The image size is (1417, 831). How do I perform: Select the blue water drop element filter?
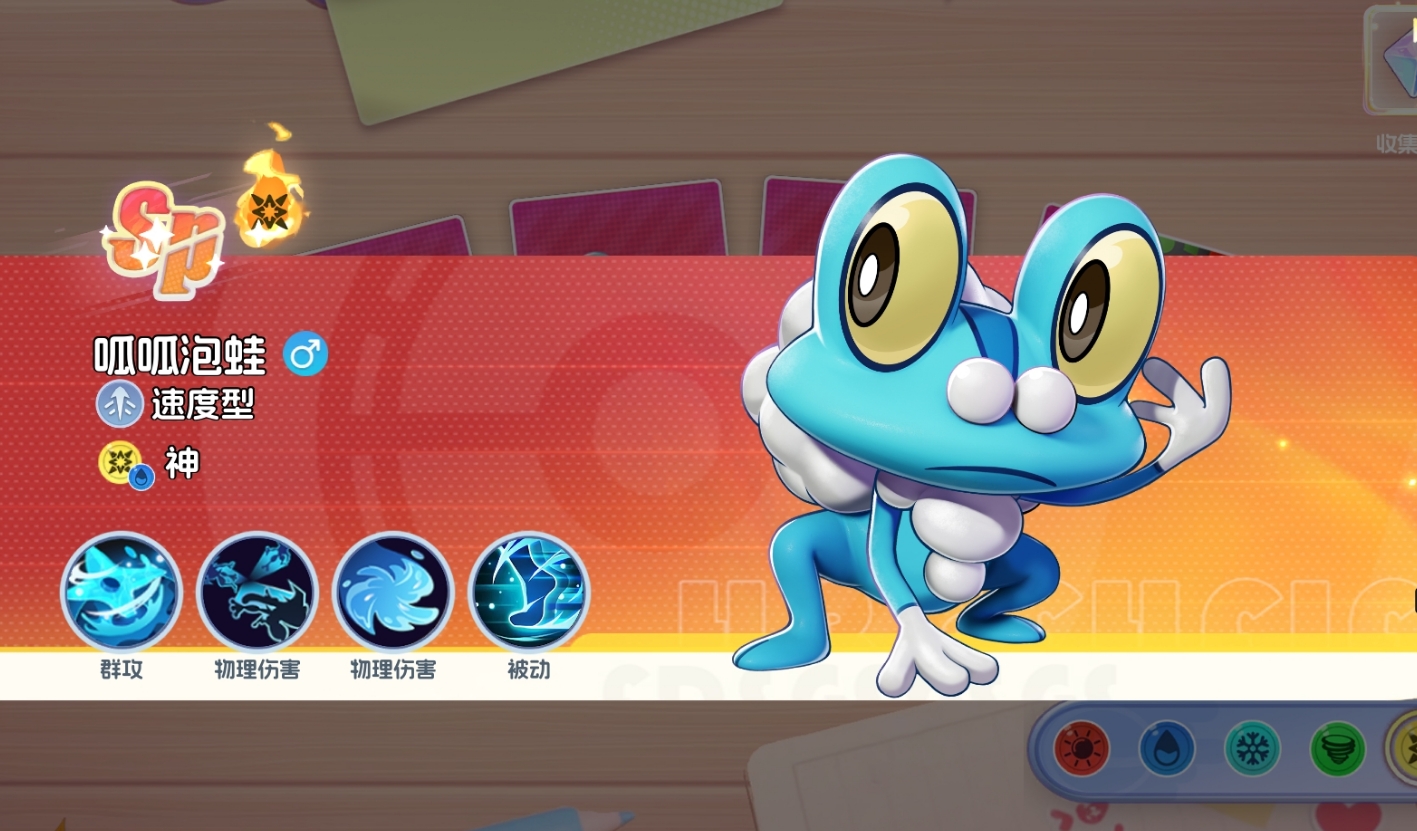point(1167,749)
